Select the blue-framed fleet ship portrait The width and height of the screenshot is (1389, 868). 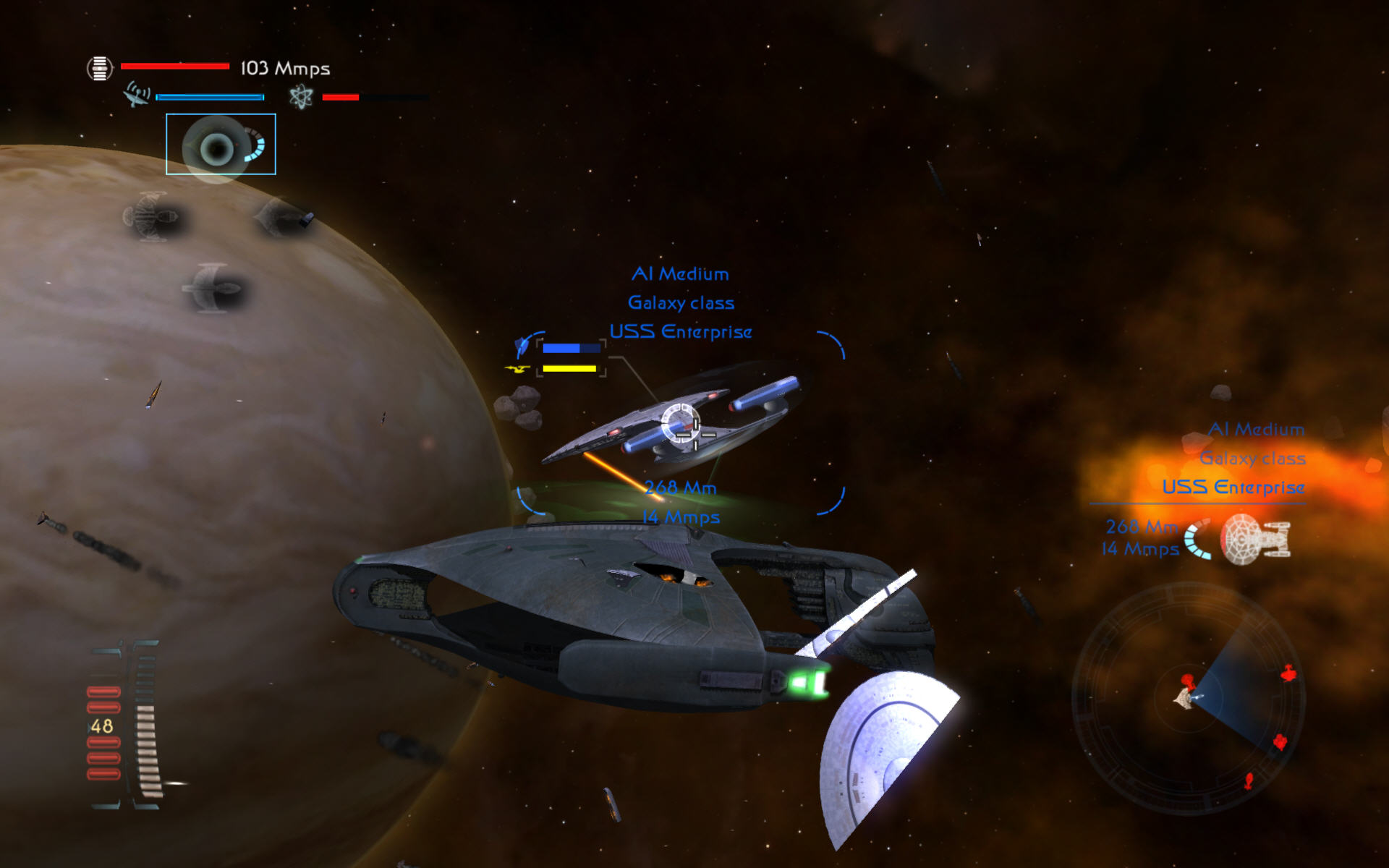221,144
